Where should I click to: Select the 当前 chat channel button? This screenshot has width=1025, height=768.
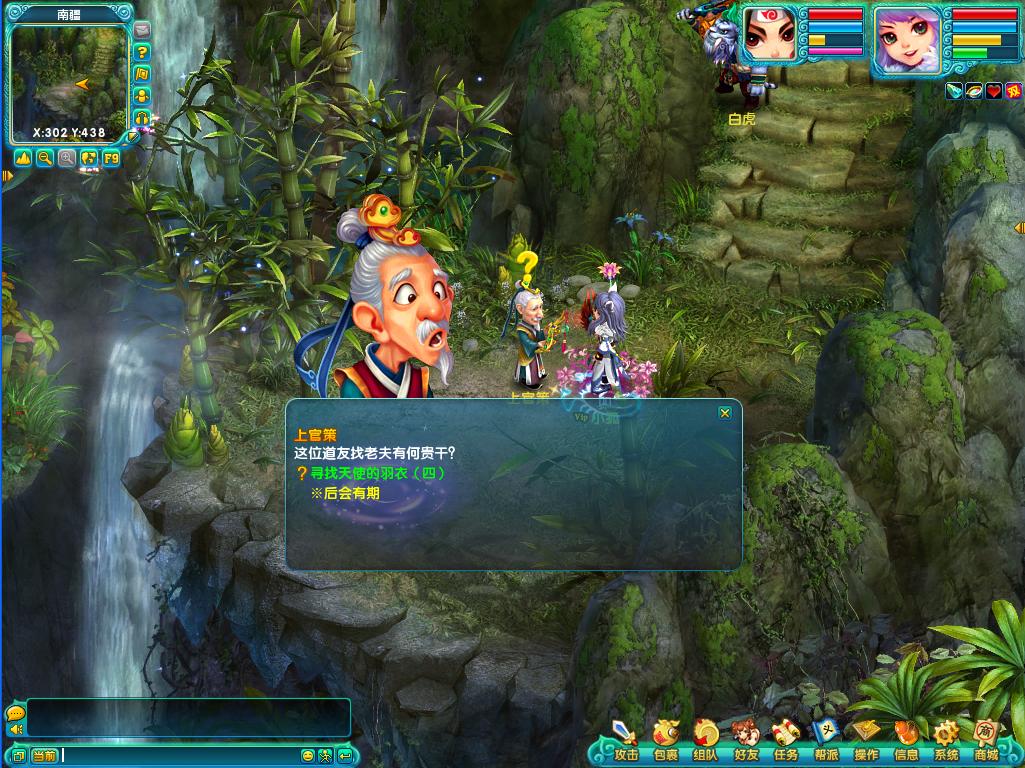click(x=44, y=756)
